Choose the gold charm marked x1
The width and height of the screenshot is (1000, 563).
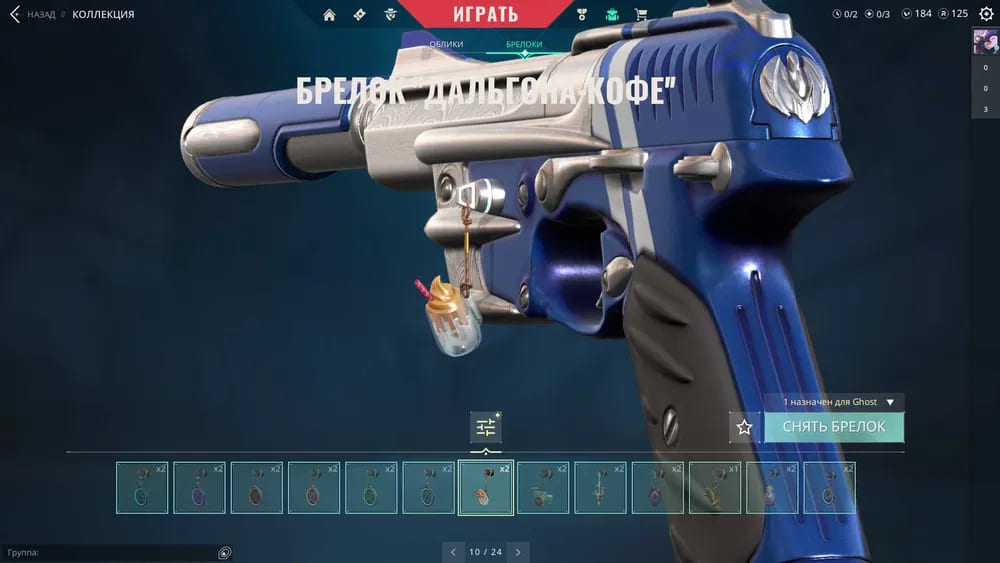715,487
